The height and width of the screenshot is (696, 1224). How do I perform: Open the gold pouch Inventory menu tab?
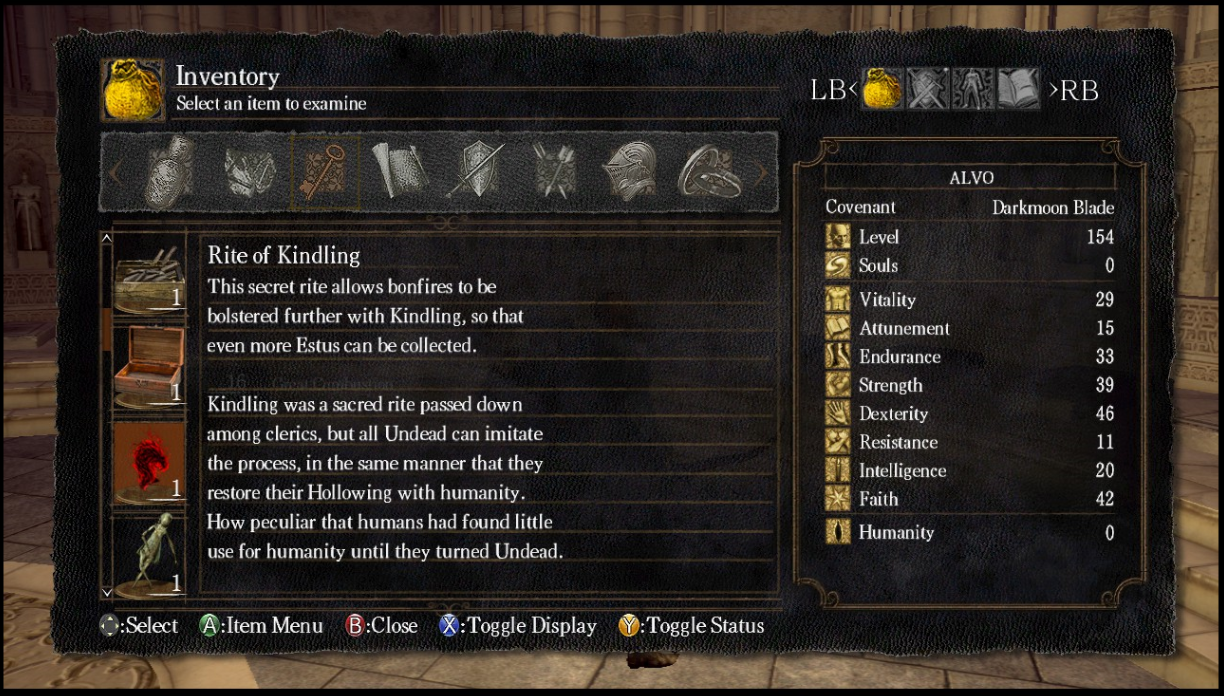coord(883,89)
